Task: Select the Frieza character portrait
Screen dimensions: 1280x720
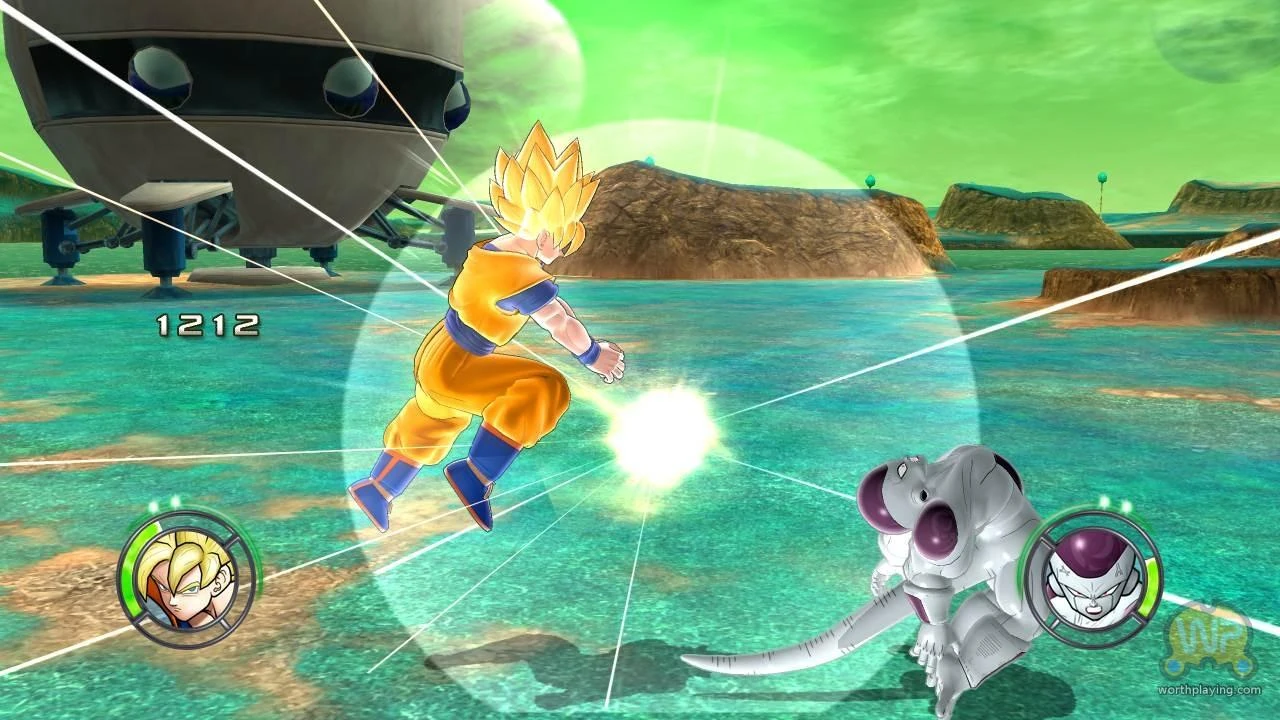Action: (x=1093, y=580)
